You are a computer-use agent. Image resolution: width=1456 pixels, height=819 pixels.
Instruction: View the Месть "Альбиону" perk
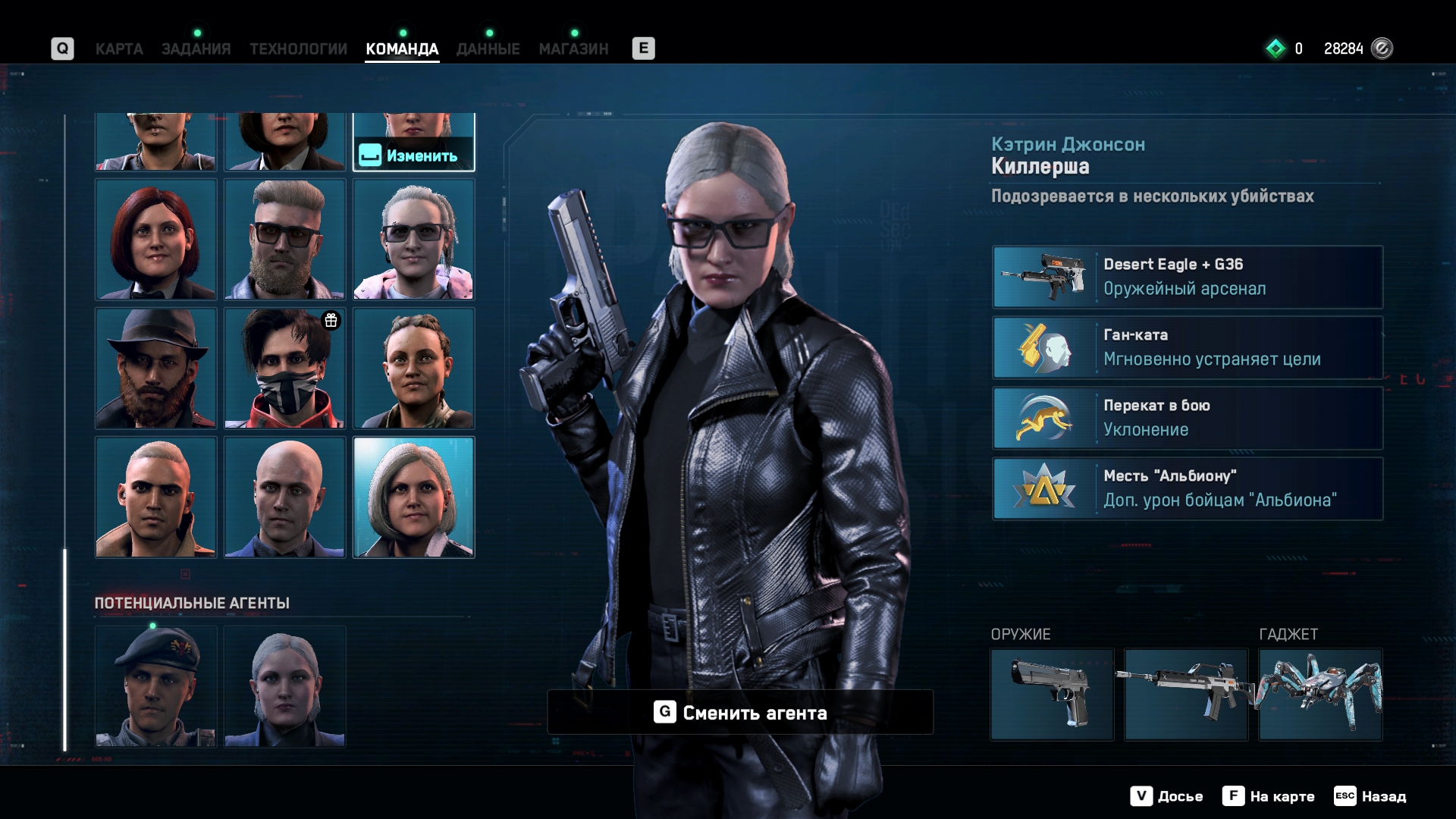click(1188, 488)
